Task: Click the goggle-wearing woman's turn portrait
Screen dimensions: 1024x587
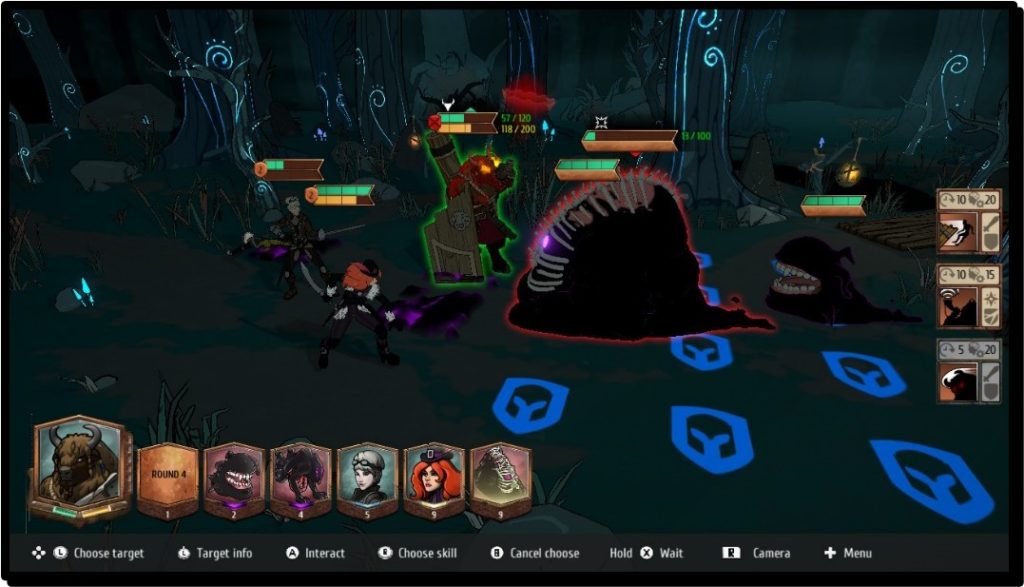Action: 367,475
